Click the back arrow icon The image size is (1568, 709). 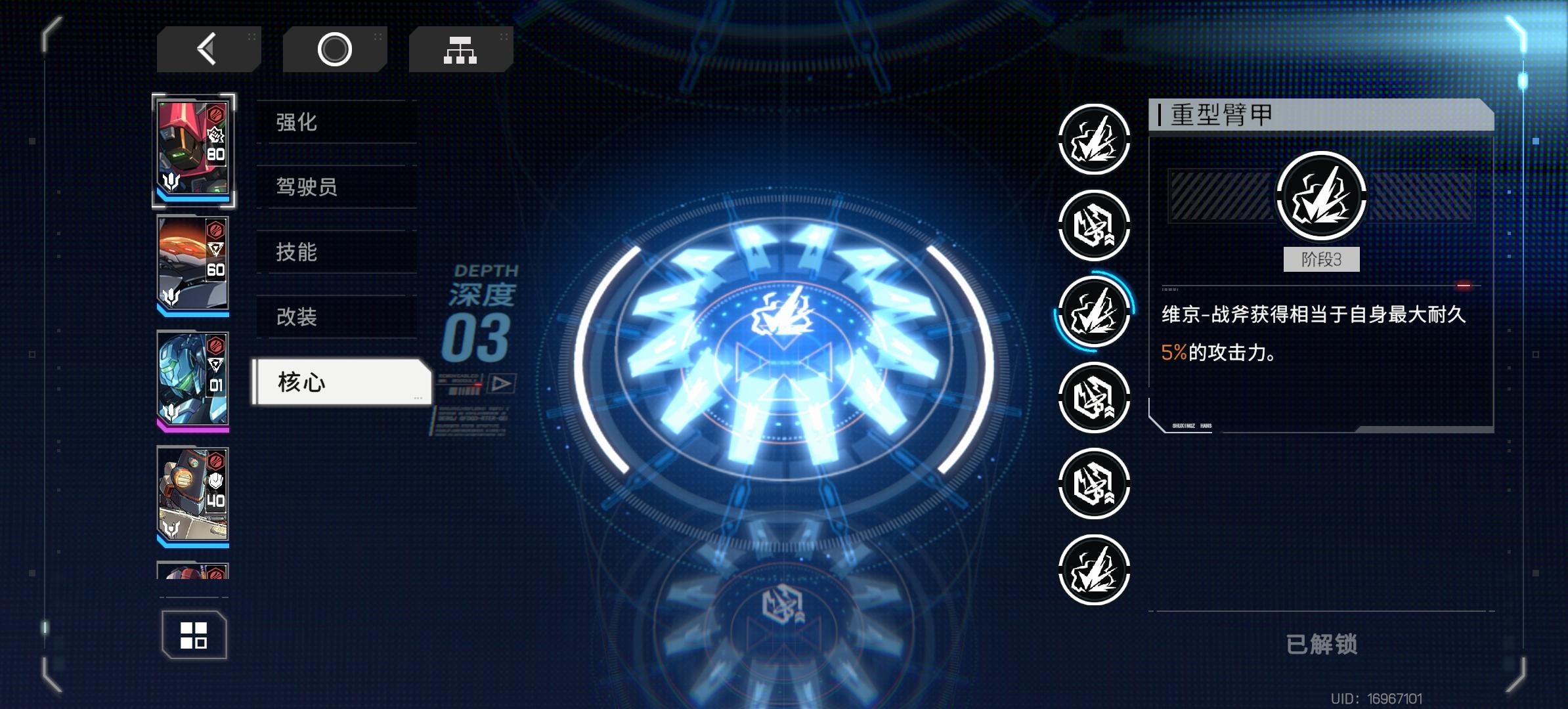click(x=207, y=49)
